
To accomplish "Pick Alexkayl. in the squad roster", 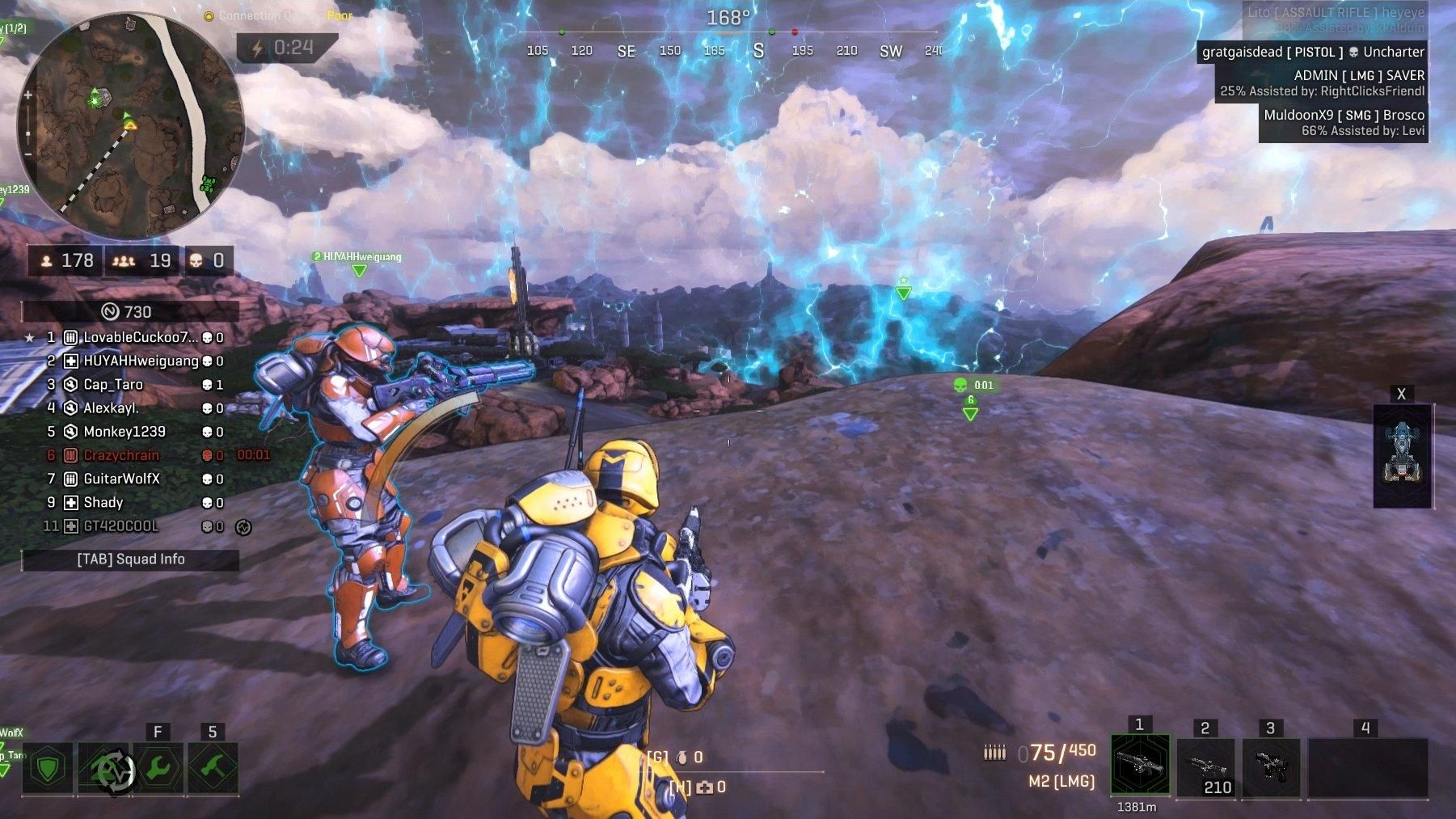I will click(x=111, y=408).
